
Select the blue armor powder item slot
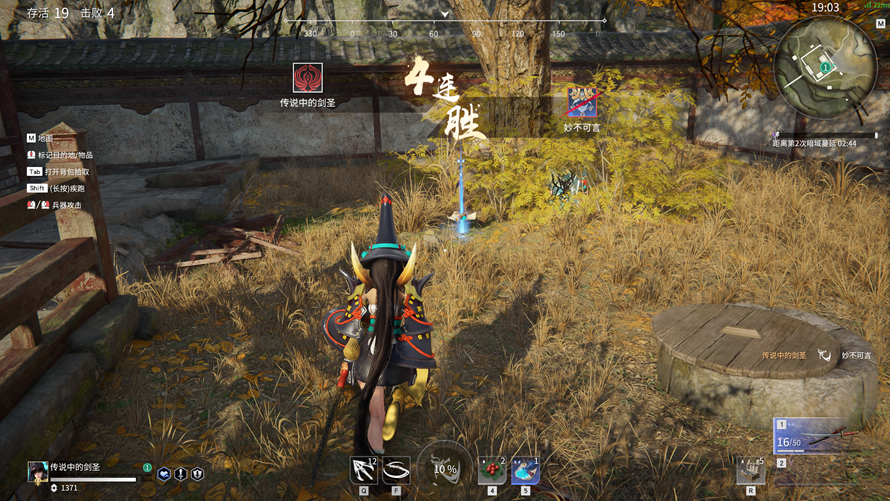point(525,469)
